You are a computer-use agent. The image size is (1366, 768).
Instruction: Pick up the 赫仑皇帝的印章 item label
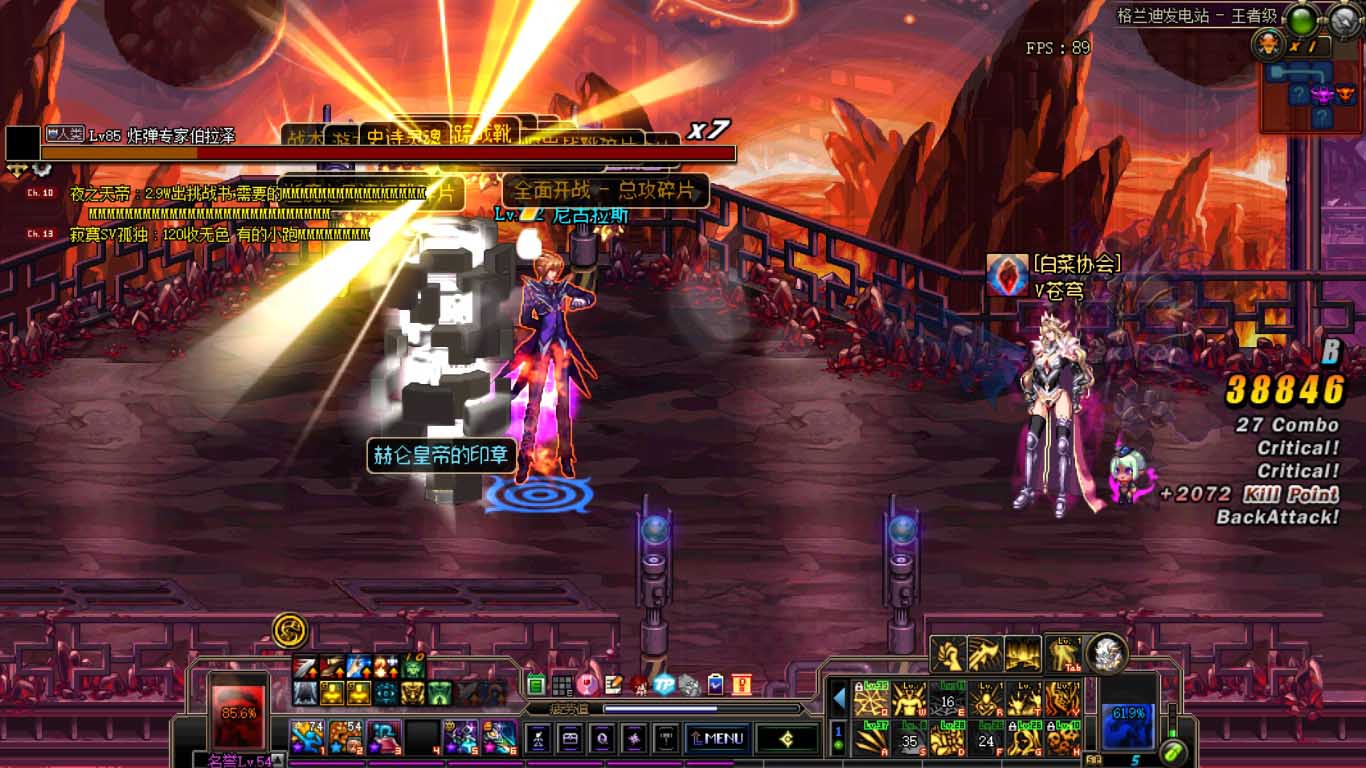441,456
